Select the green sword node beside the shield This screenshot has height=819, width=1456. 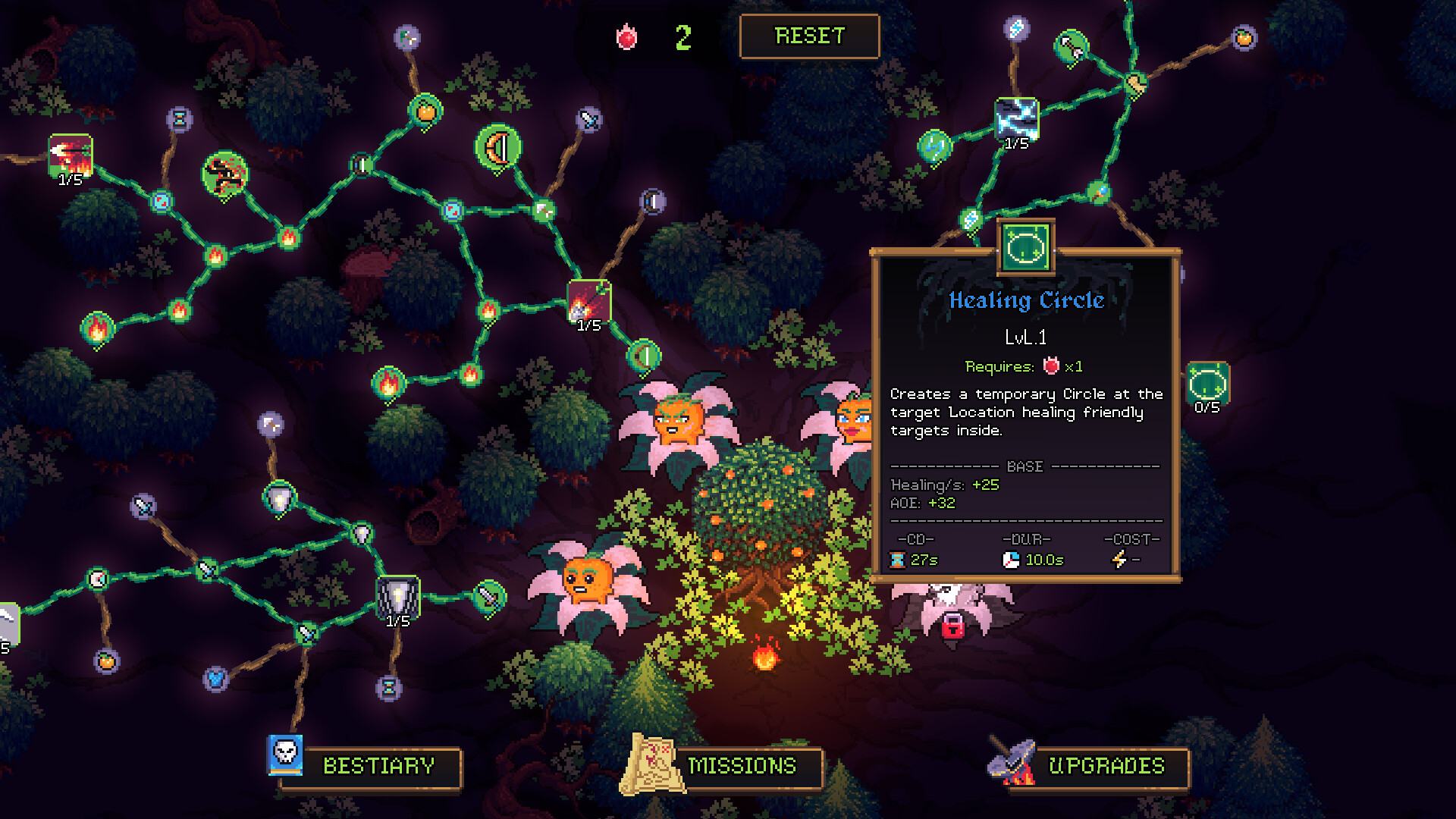tap(489, 598)
